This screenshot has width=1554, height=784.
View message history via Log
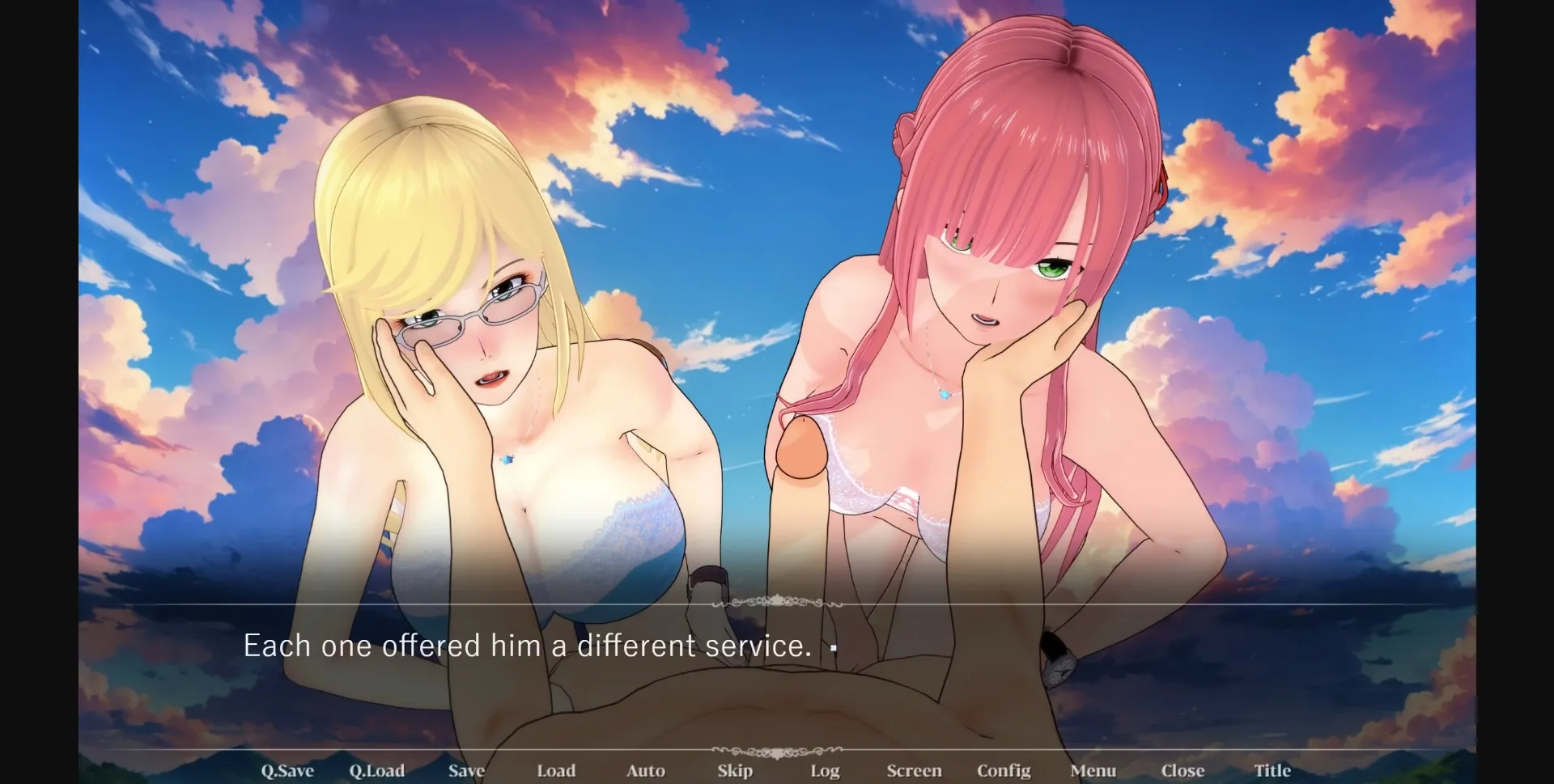pos(824,770)
